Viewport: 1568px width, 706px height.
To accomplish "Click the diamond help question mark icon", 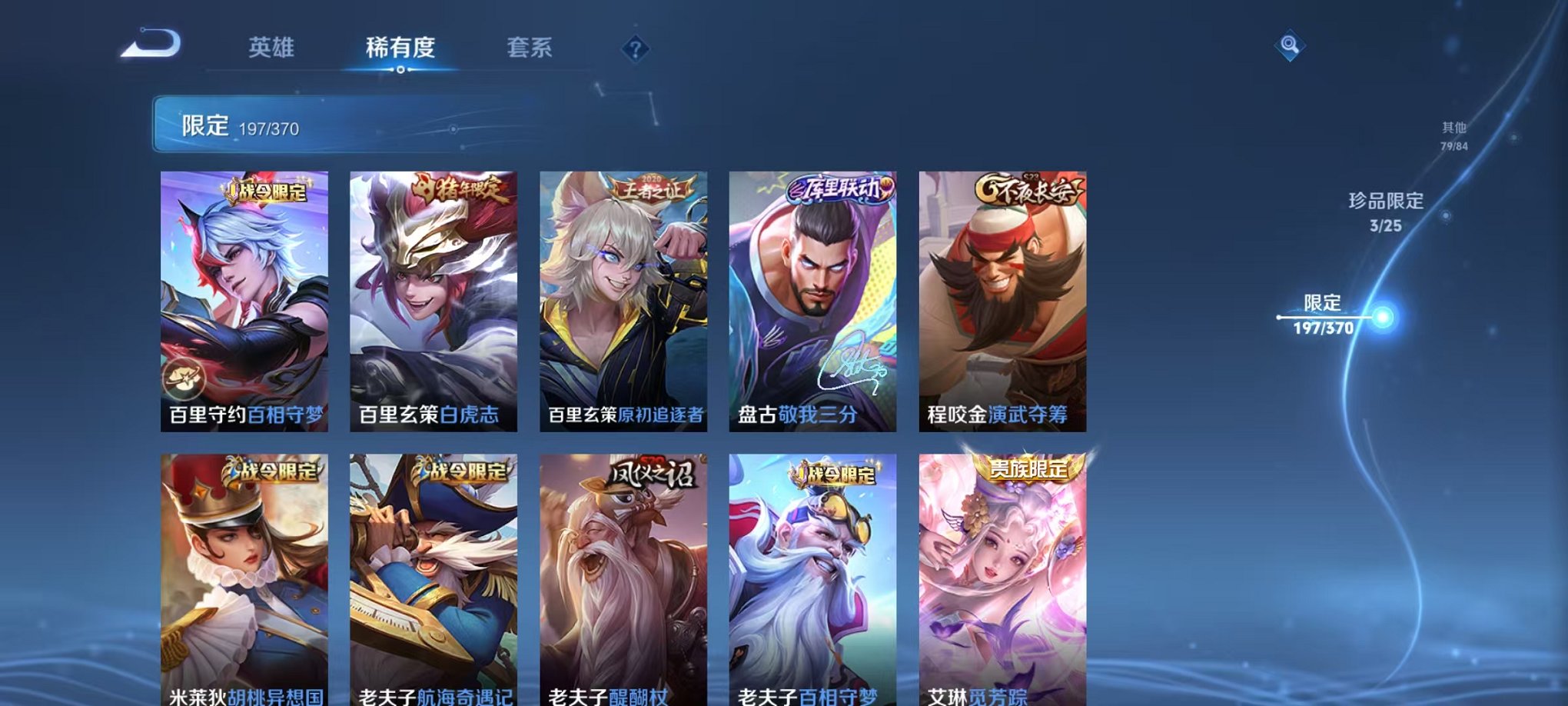I will pyautogui.click(x=634, y=50).
